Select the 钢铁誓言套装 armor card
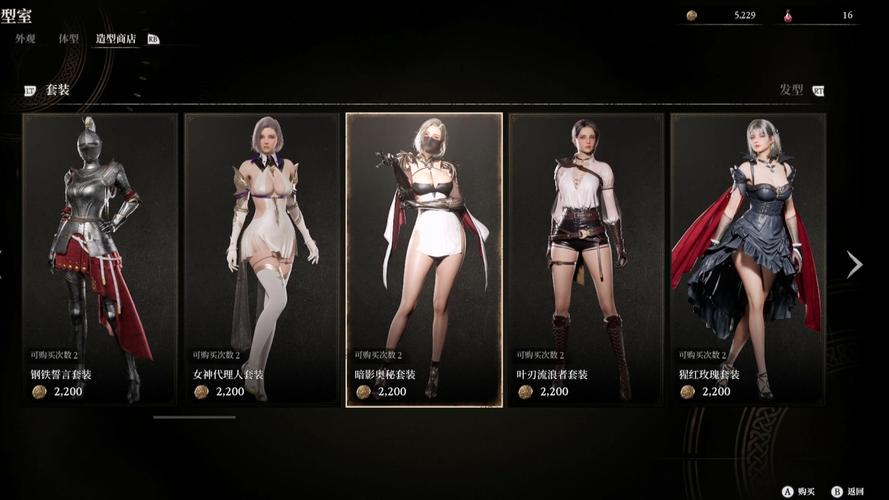Screen dimensions: 889x500 click(100, 259)
